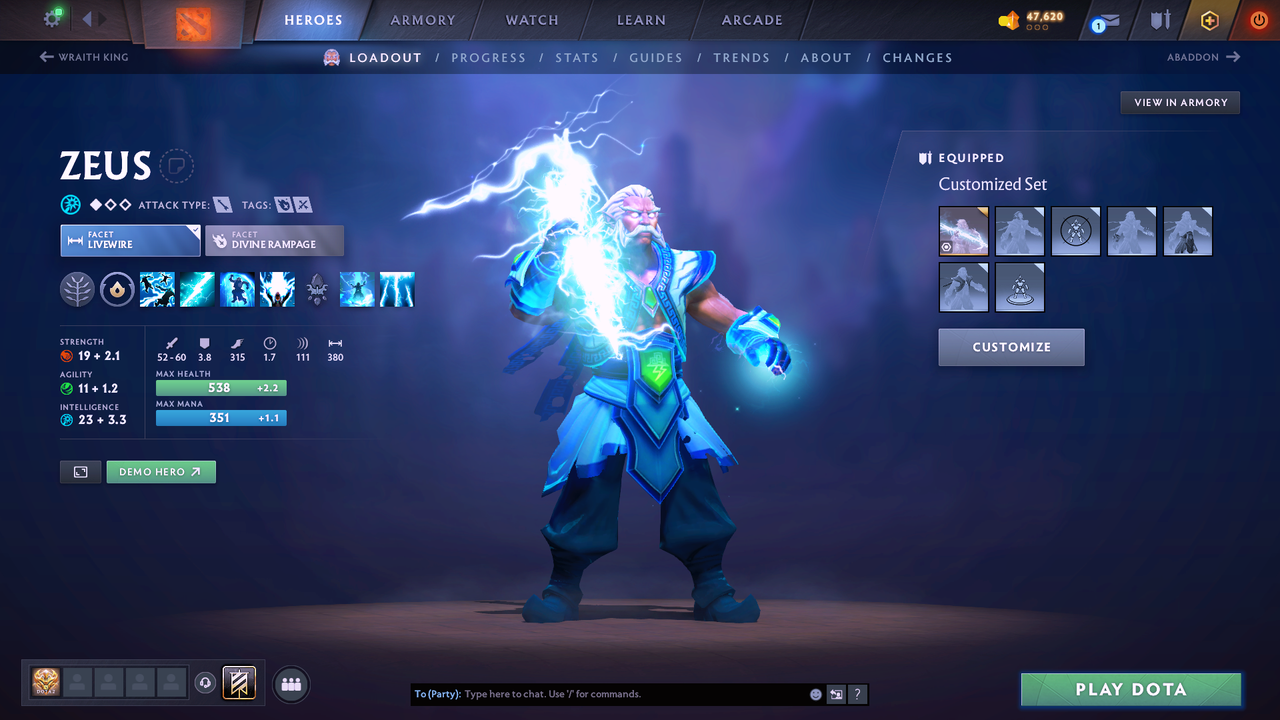Select the Livewire facet
Viewport: 1280px width, 720px height.
pyautogui.click(x=130, y=240)
